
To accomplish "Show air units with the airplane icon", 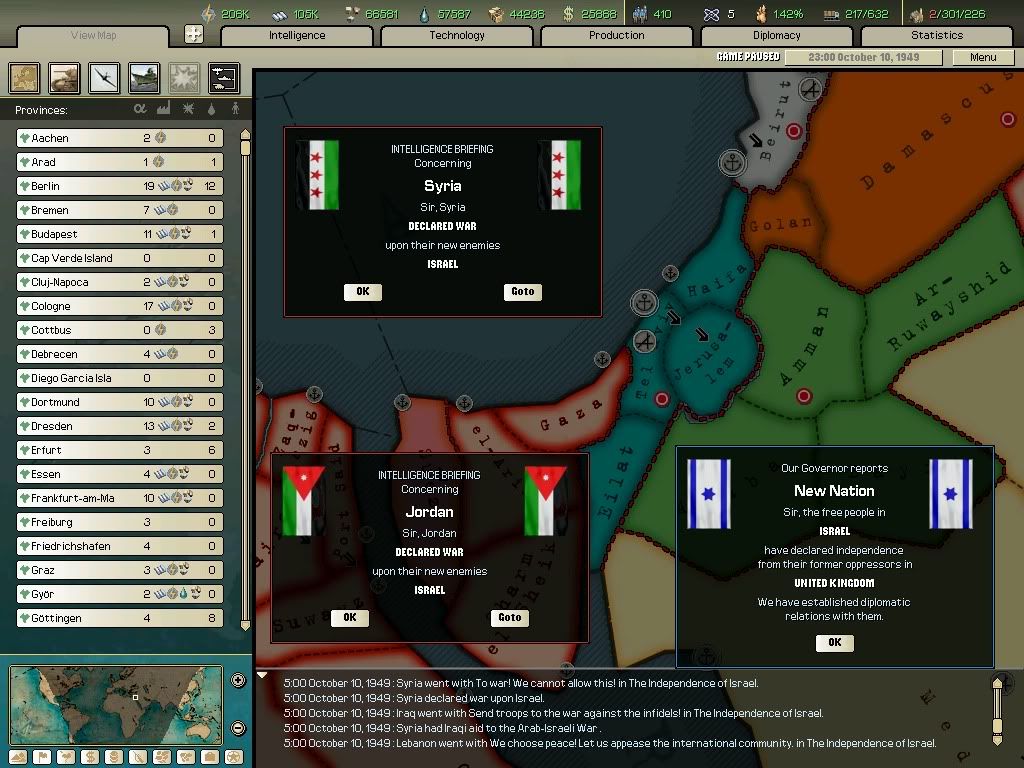I will [x=104, y=77].
